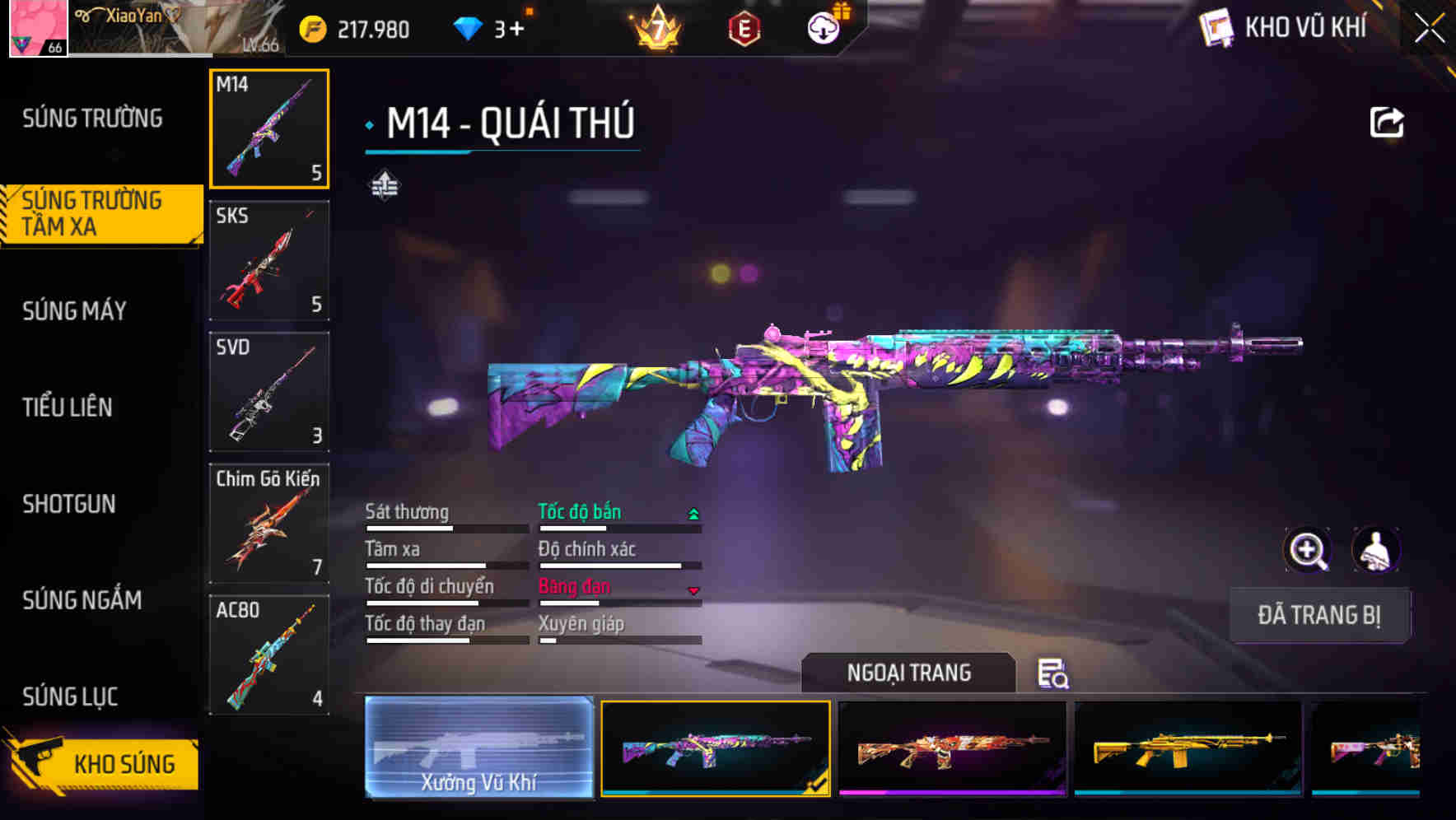
Task: Close the weapon vault screen
Action: pyautogui.click(x=1429, y=29)
